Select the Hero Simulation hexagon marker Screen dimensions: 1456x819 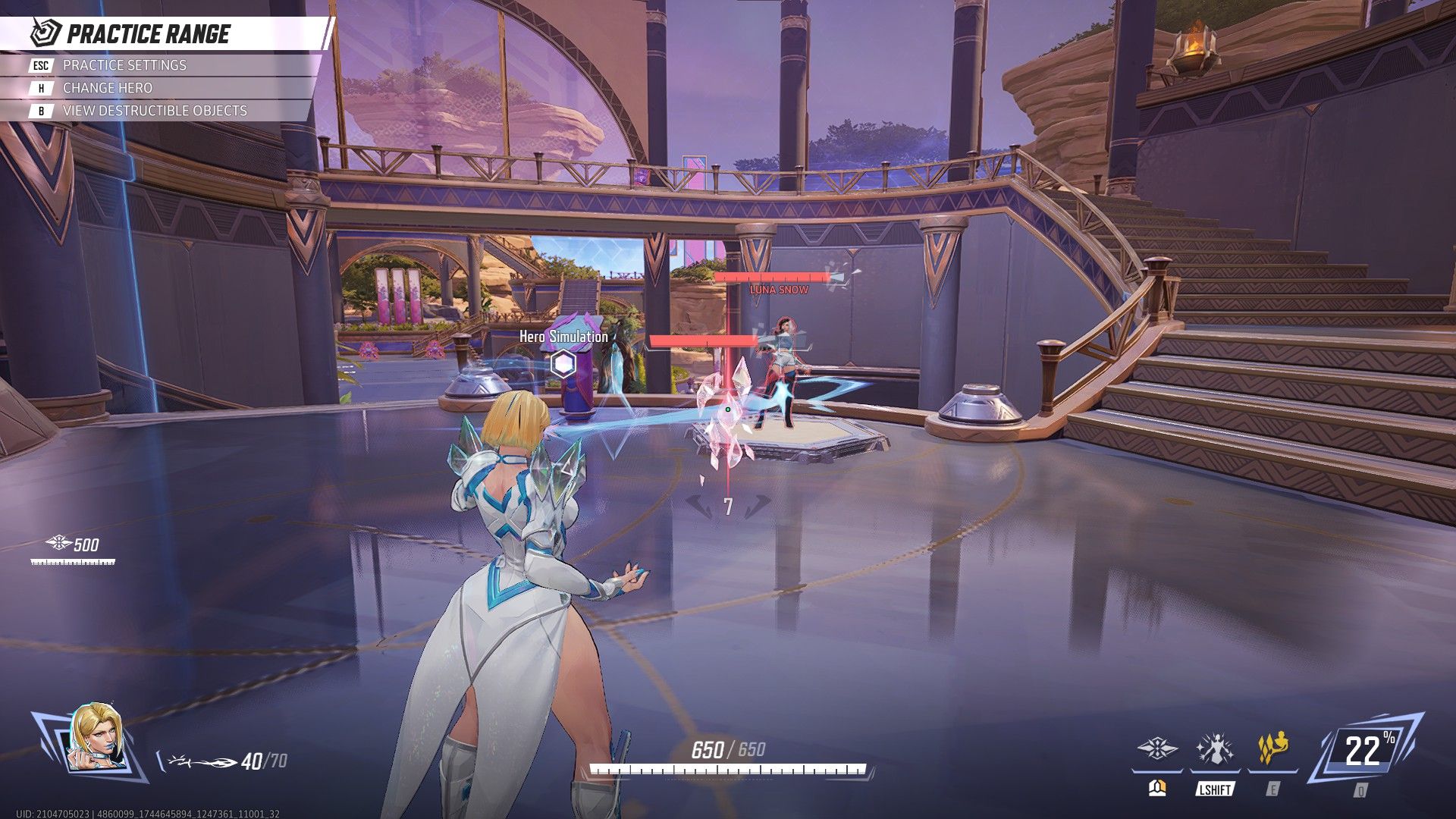coord(563,365)
